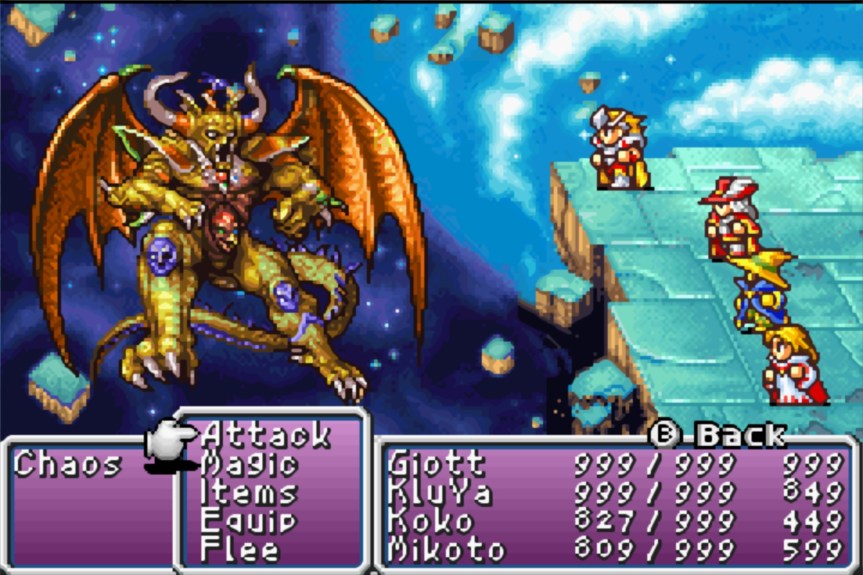
Task: Select Mikoto's party status row
Action: pos(446,549)
